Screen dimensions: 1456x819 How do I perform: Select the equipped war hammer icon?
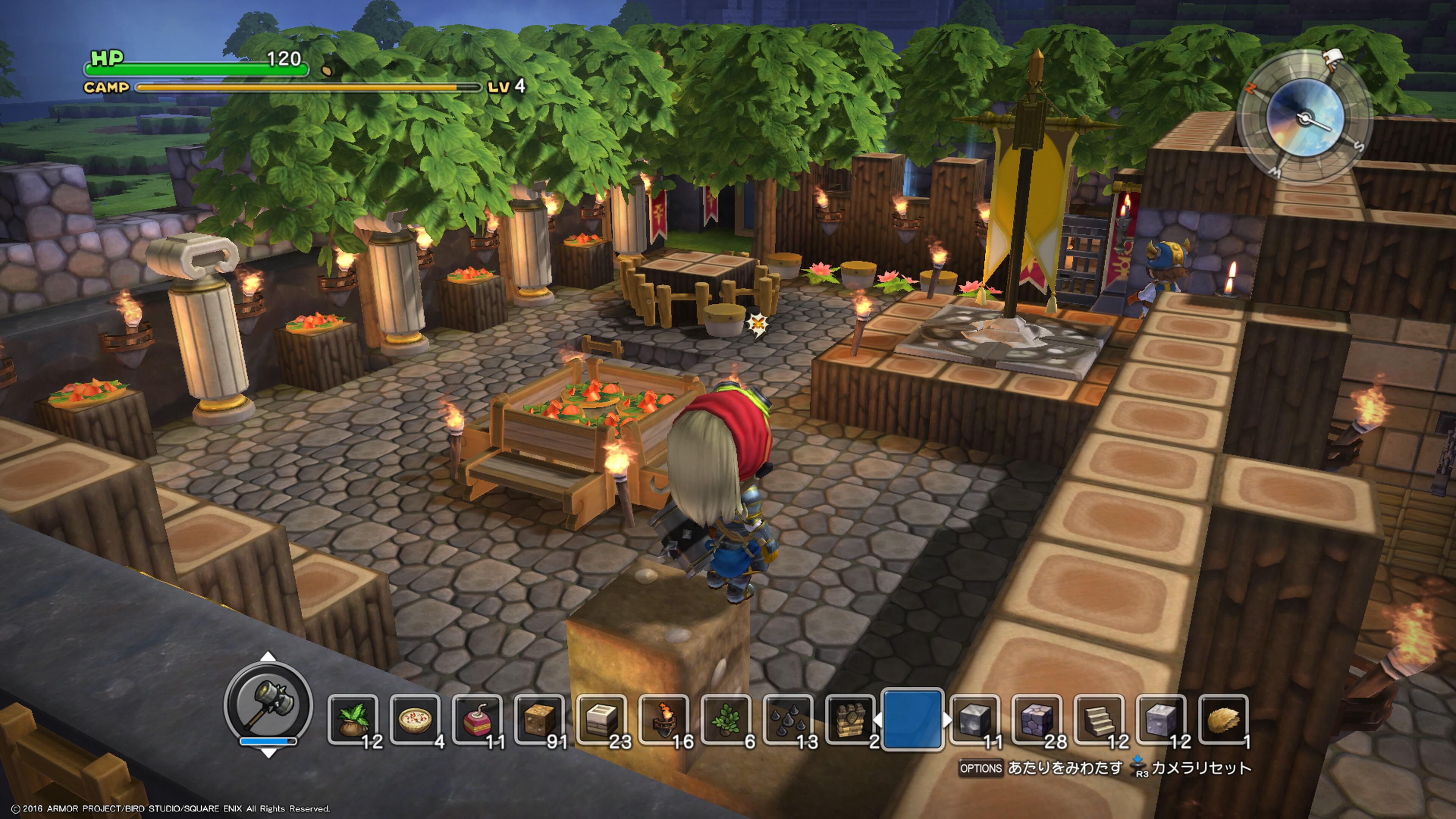pyautogui.click(x=268, y=704)
